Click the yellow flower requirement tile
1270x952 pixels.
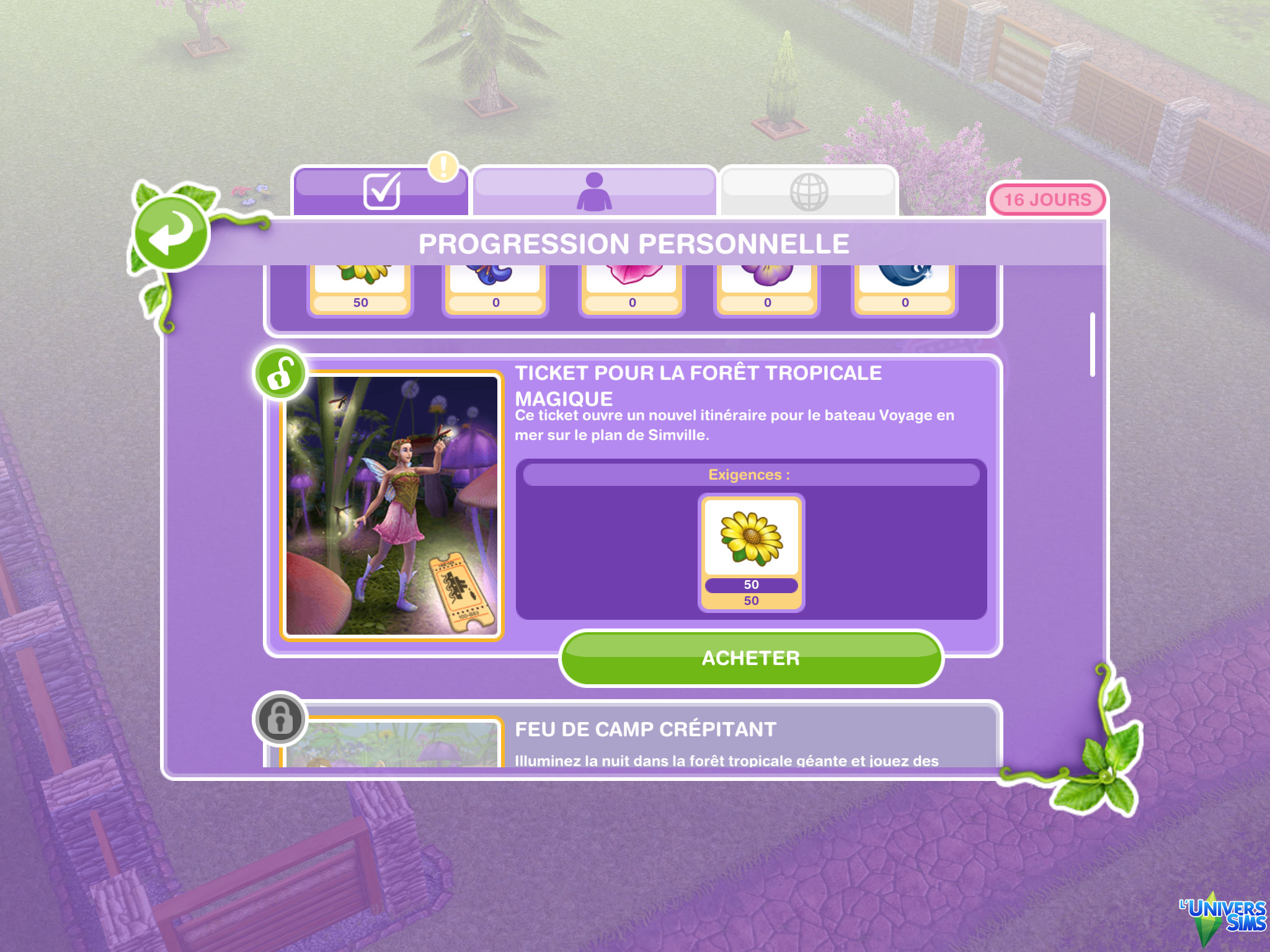[x=751, y=552]
